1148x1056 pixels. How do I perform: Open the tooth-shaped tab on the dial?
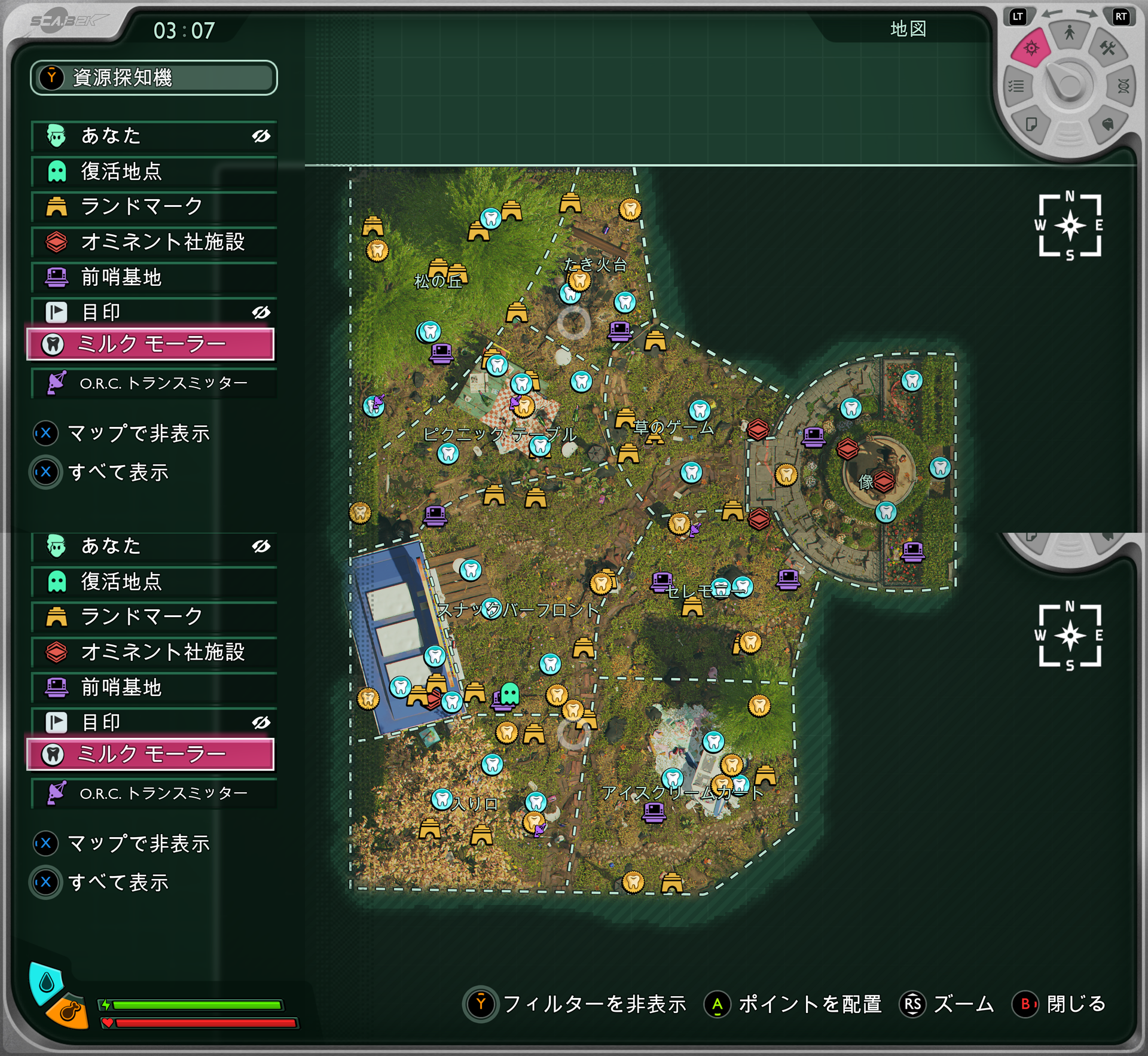(x=1107, y=124)
